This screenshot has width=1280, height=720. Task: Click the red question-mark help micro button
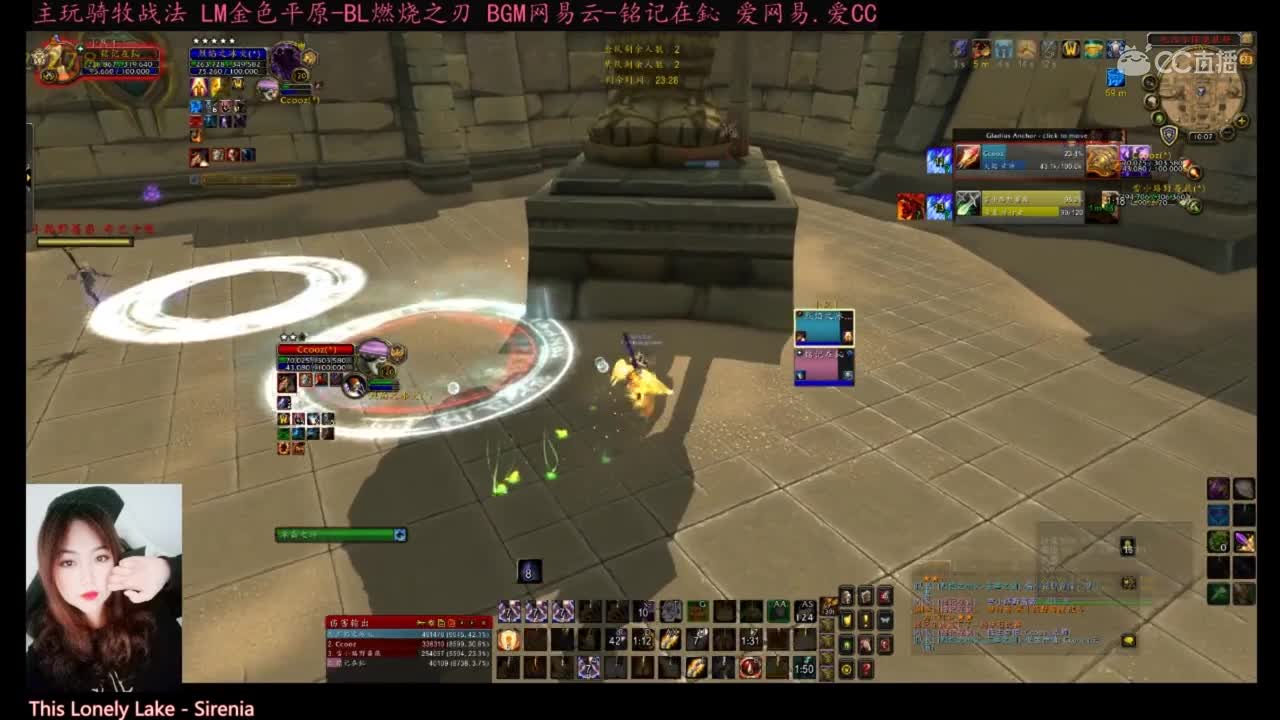pyautogui.click(x=867, y=670)
